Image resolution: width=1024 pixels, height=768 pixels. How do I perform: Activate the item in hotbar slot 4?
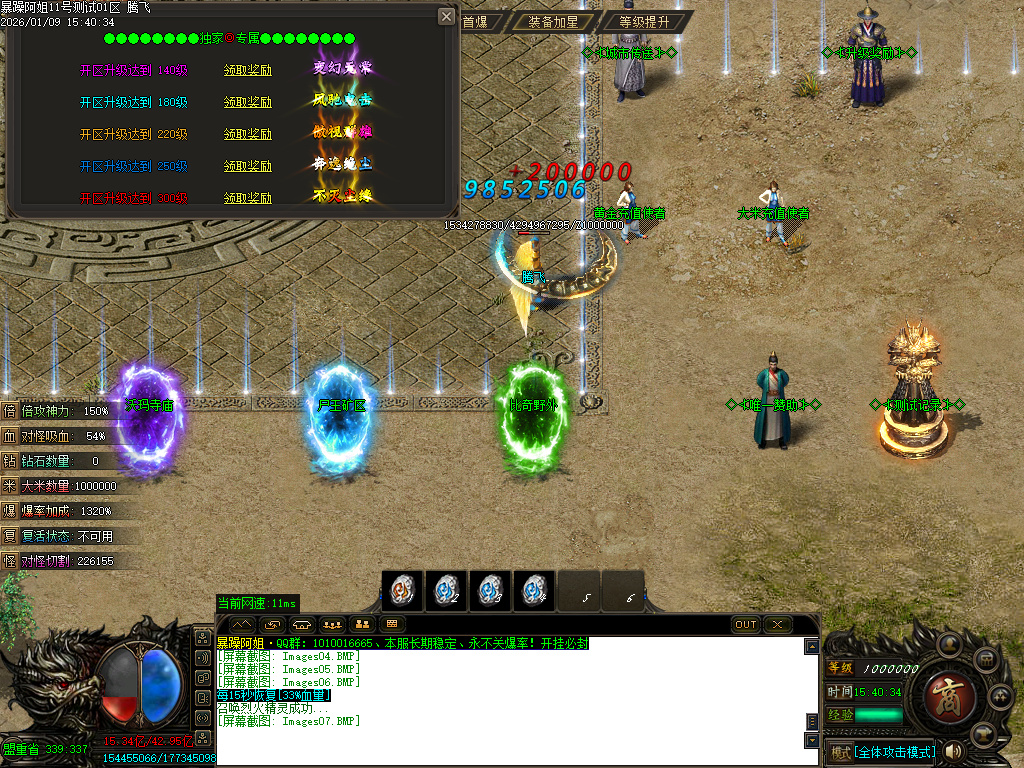pos(534,591)
